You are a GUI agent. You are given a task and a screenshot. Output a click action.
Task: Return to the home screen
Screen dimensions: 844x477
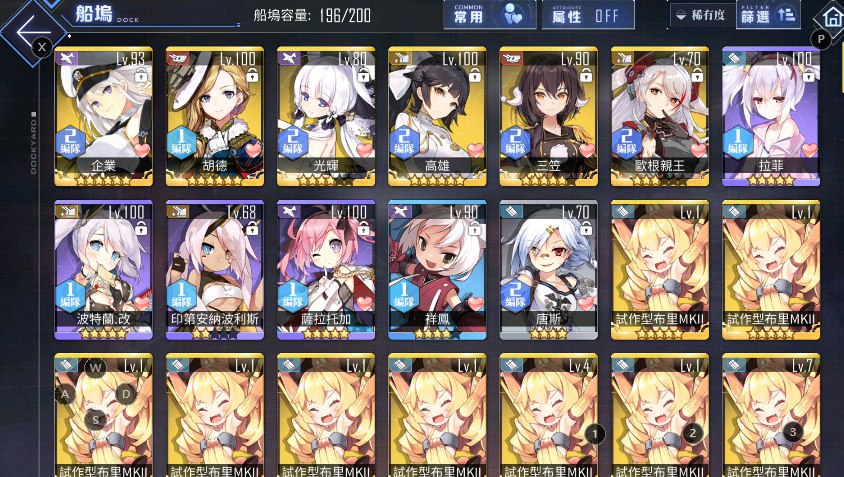point(829,17)
